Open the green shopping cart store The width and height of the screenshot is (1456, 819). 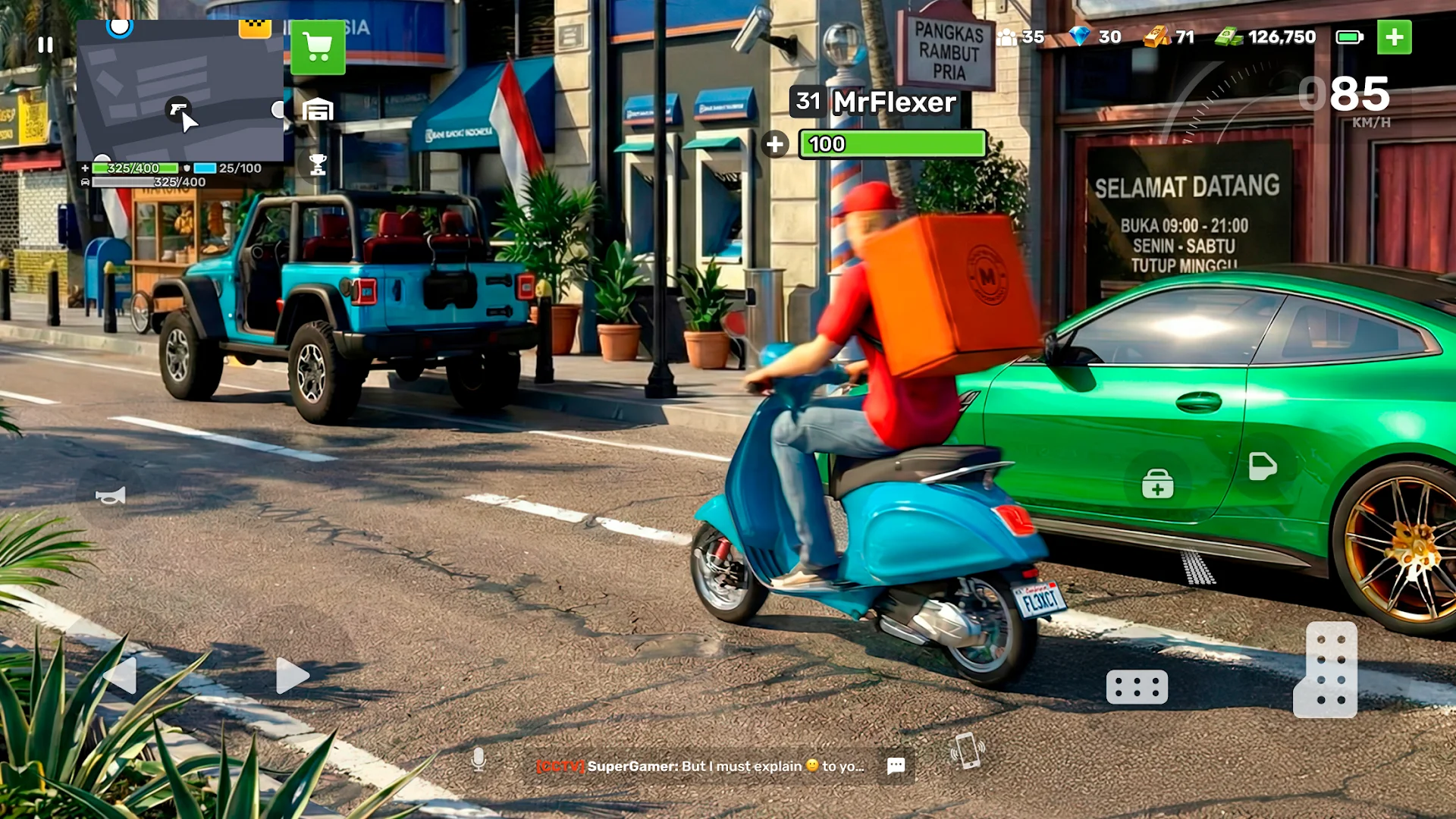(x=318, y=48)
